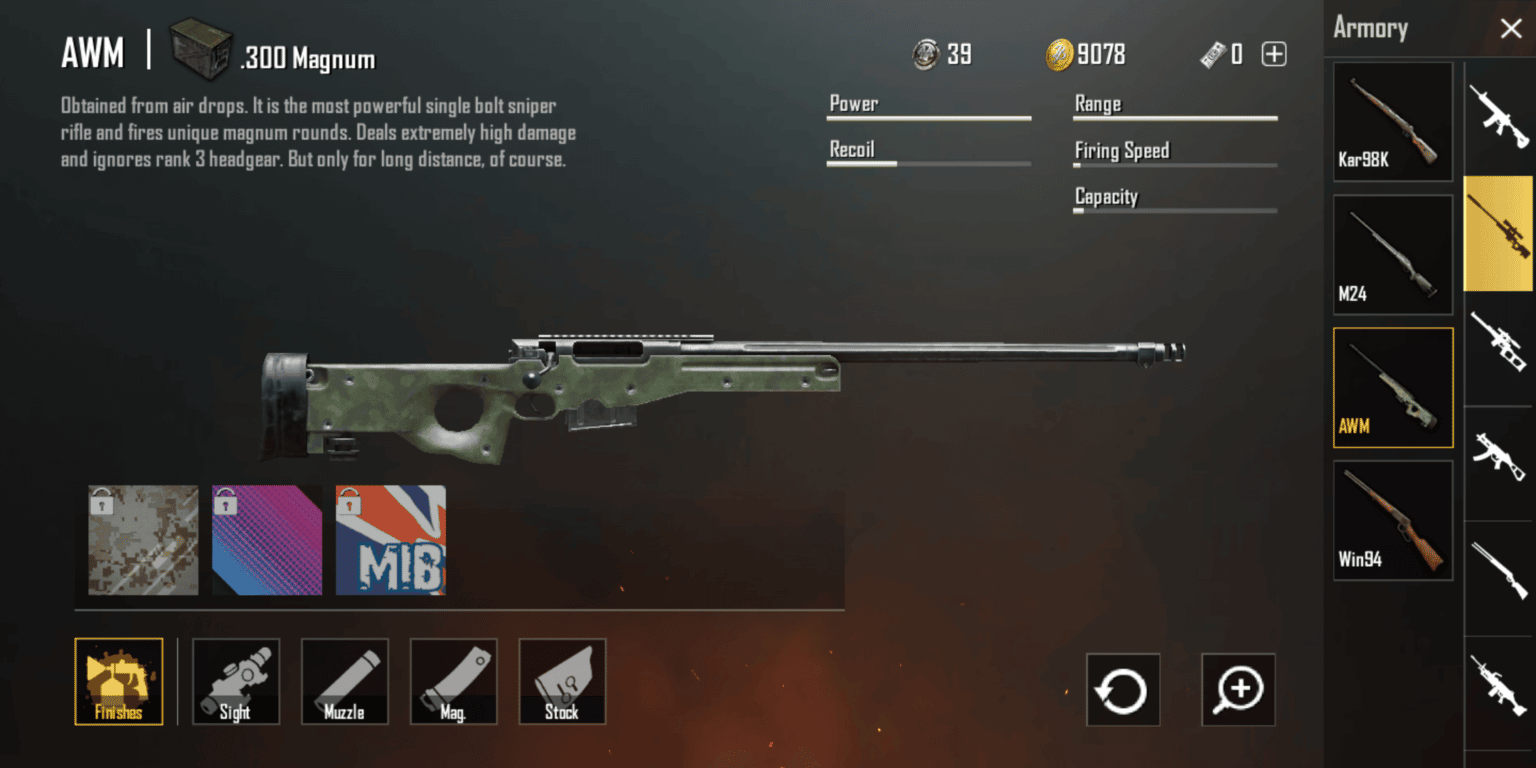Open the locked desert camo finish
Viewport: 1536px width, 768px height.
point(142,540)
